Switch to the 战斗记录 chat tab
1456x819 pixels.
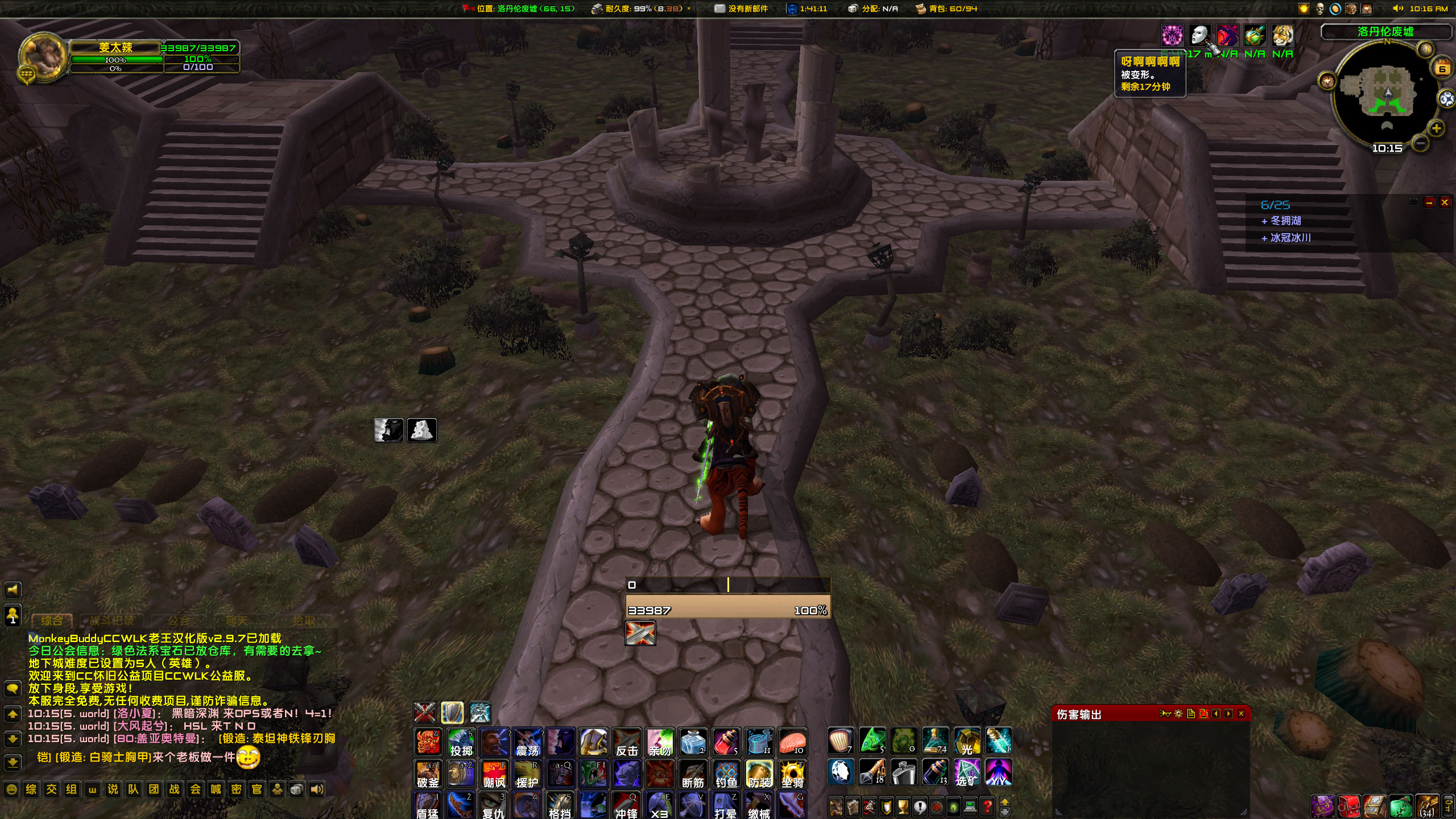[x=111, y=621]
